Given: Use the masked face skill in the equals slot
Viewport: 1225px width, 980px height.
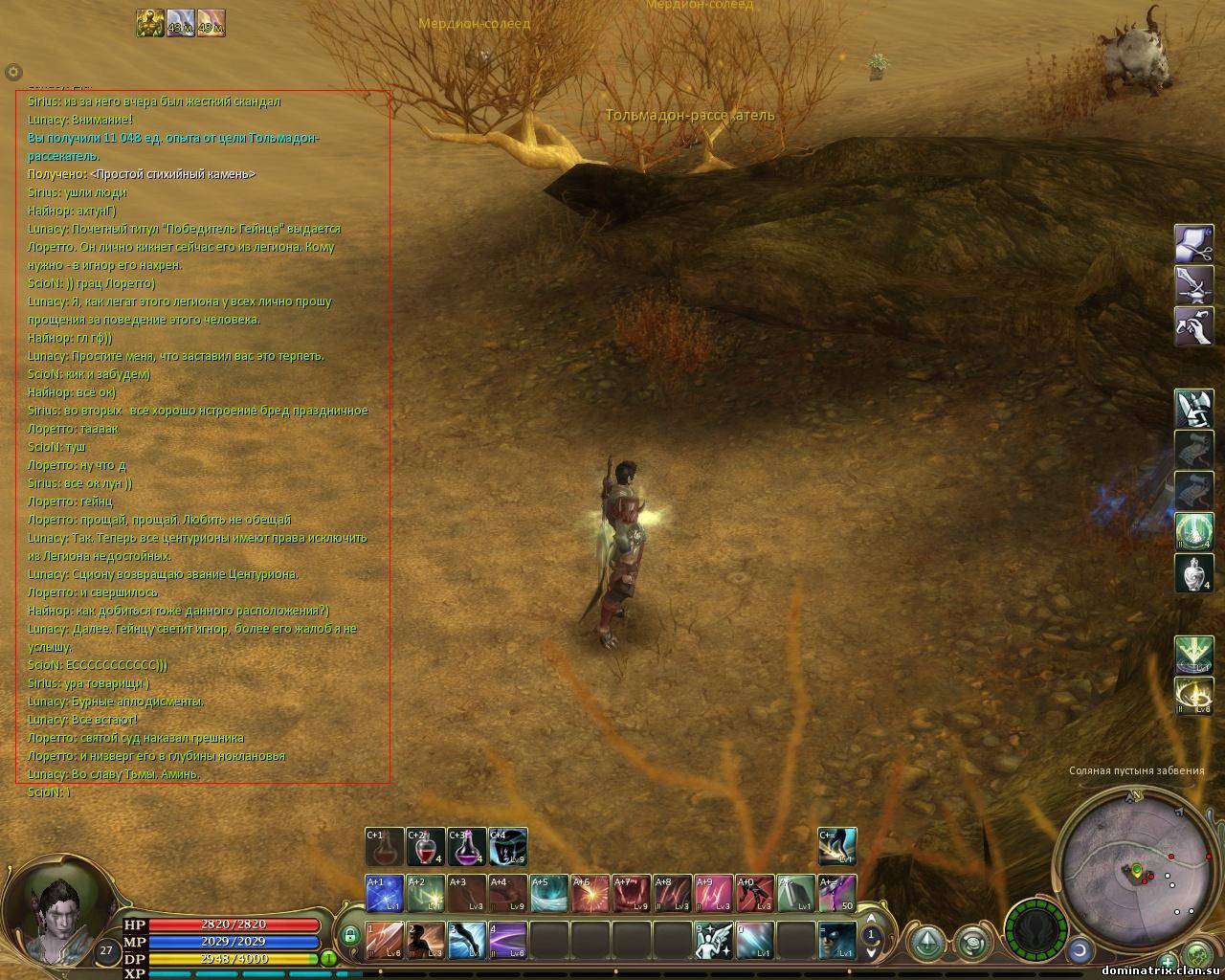Looking at the screenshot, I should point(836,940).
